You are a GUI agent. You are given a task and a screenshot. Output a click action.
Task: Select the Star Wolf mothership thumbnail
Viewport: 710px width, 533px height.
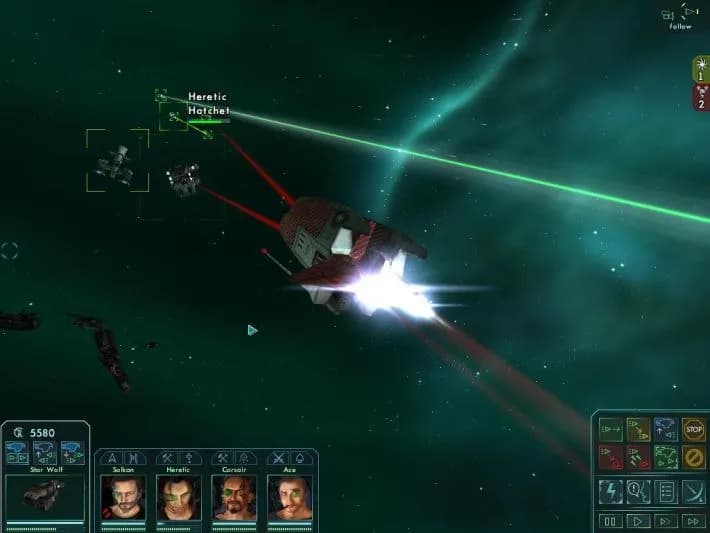pos(45,496)
